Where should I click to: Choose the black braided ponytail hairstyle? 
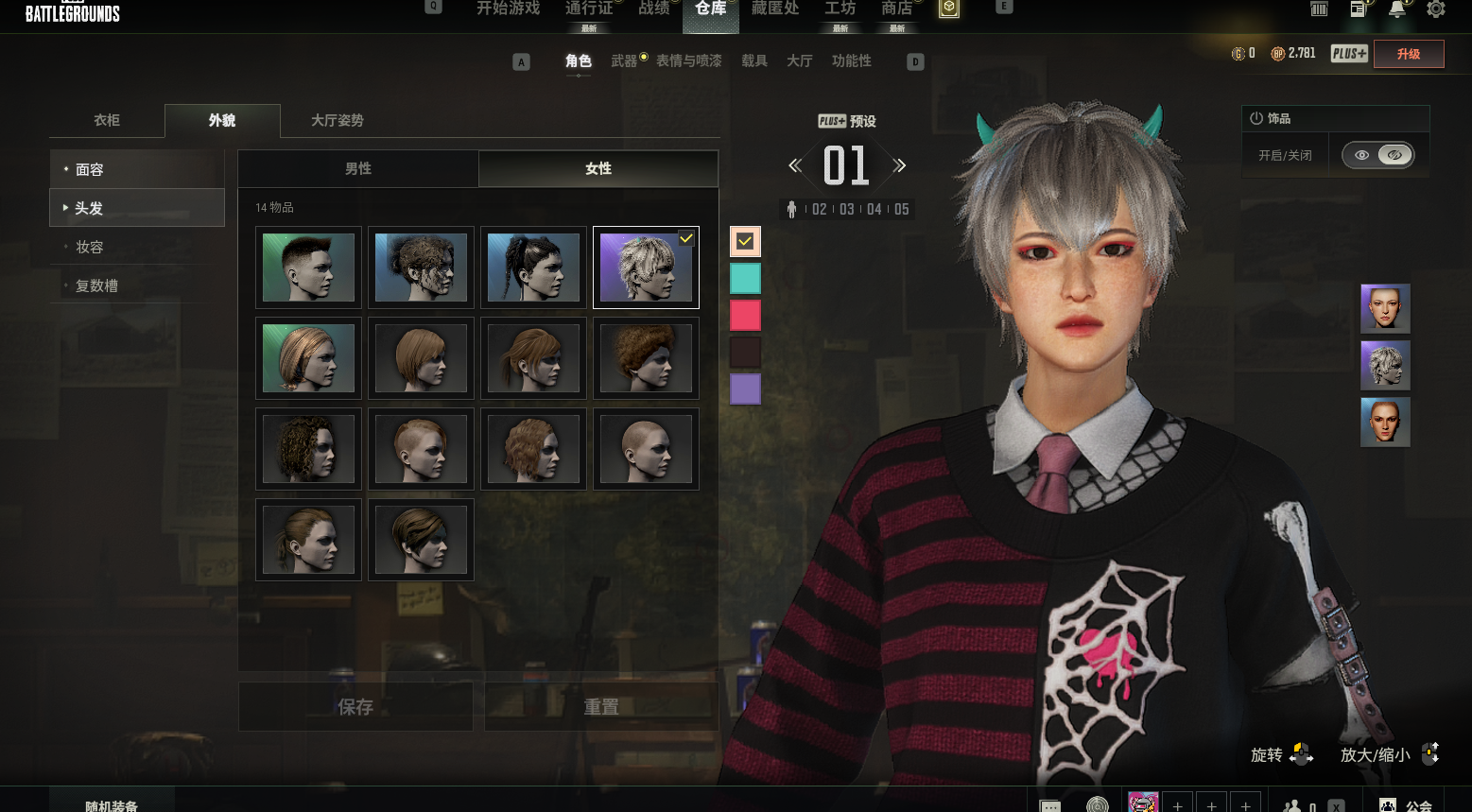[x=533, y=268]
